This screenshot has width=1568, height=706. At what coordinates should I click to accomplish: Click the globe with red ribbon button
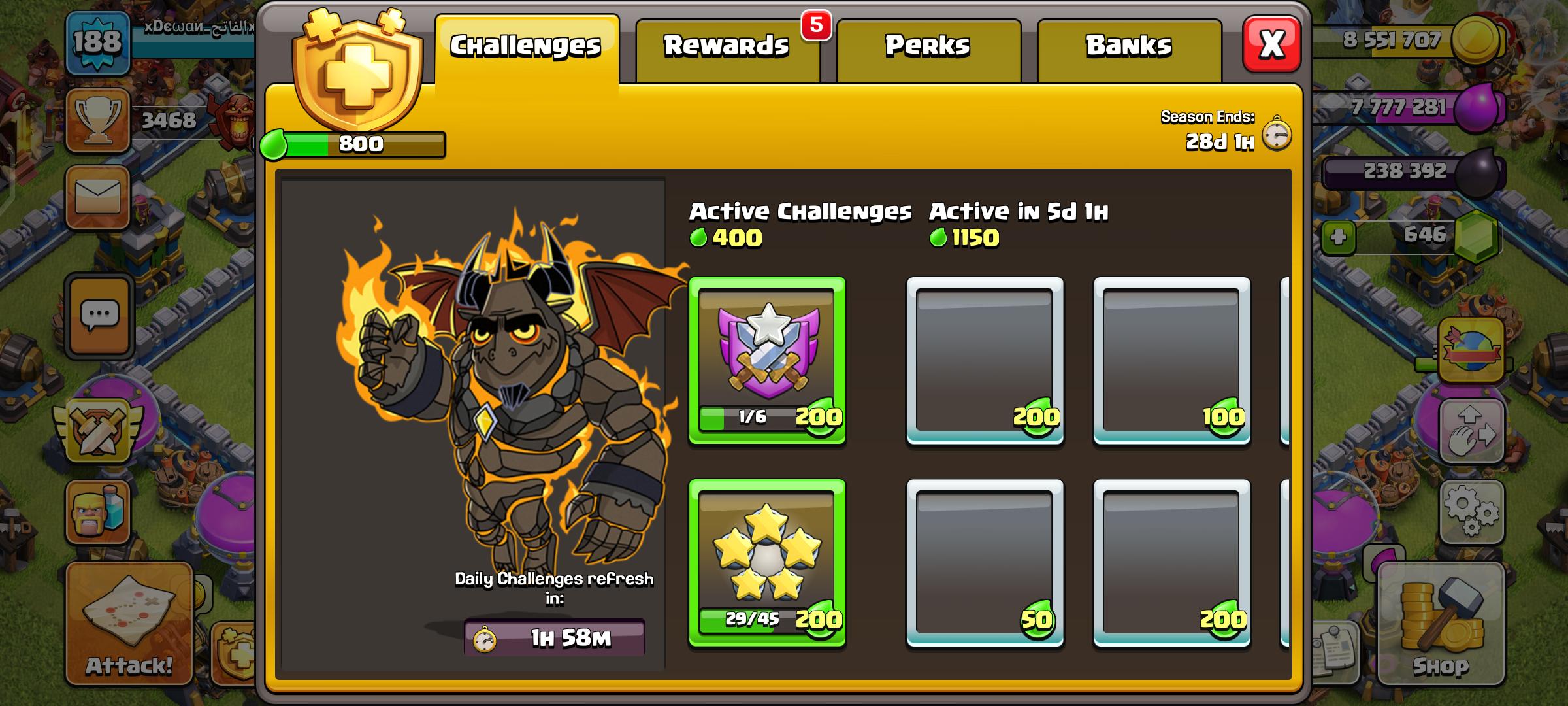(1471, 350)
